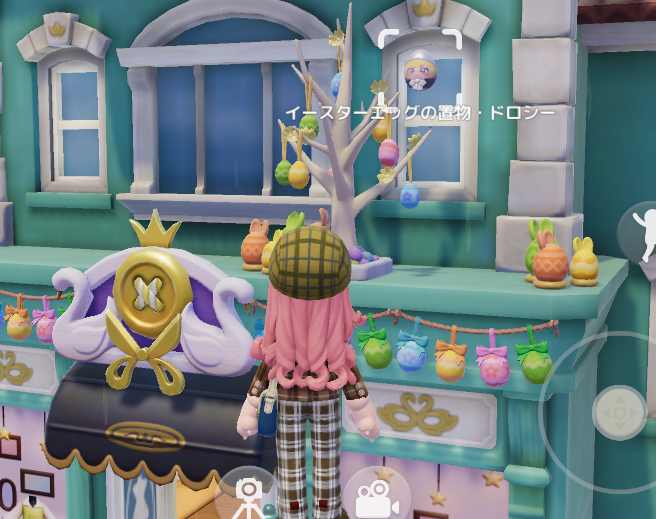Tap the virtual joystick center knob
Screen dimensions: 656x519
[x=619, y=411]
